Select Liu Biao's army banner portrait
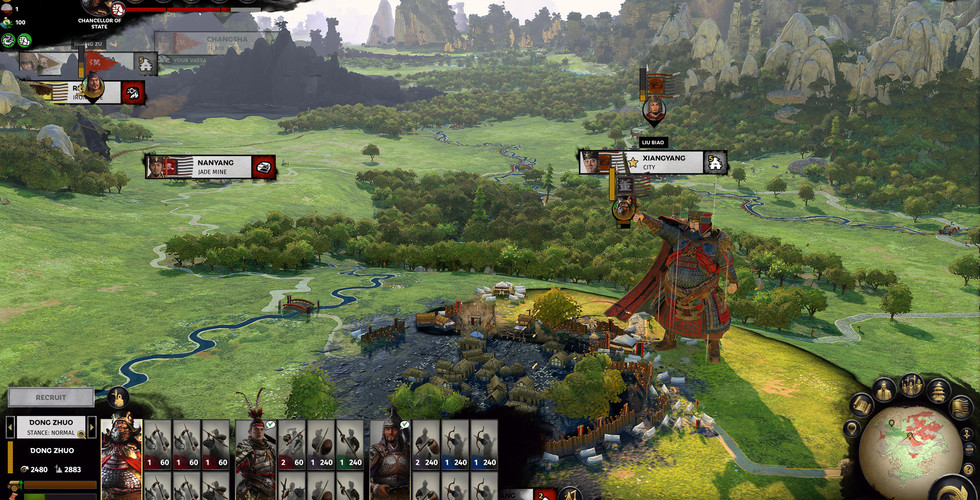Image resolution: width=980 pixels, height=500 pixels. (654, 108)
